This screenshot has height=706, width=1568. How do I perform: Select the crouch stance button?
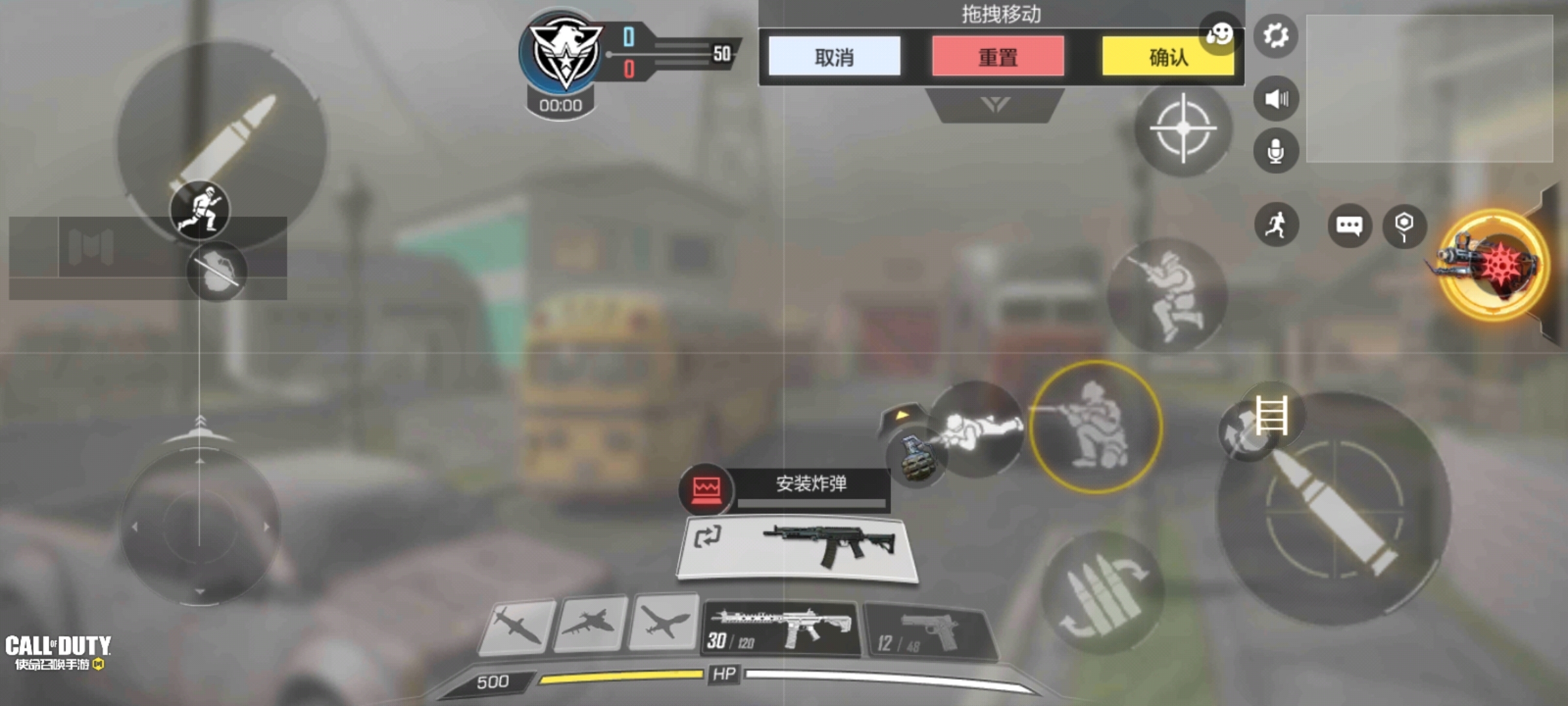click(x=1096, y=426)
